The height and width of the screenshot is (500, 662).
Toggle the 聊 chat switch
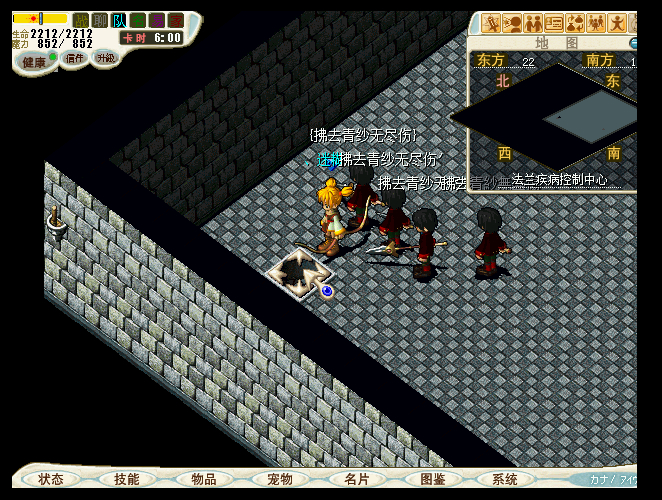100,20
